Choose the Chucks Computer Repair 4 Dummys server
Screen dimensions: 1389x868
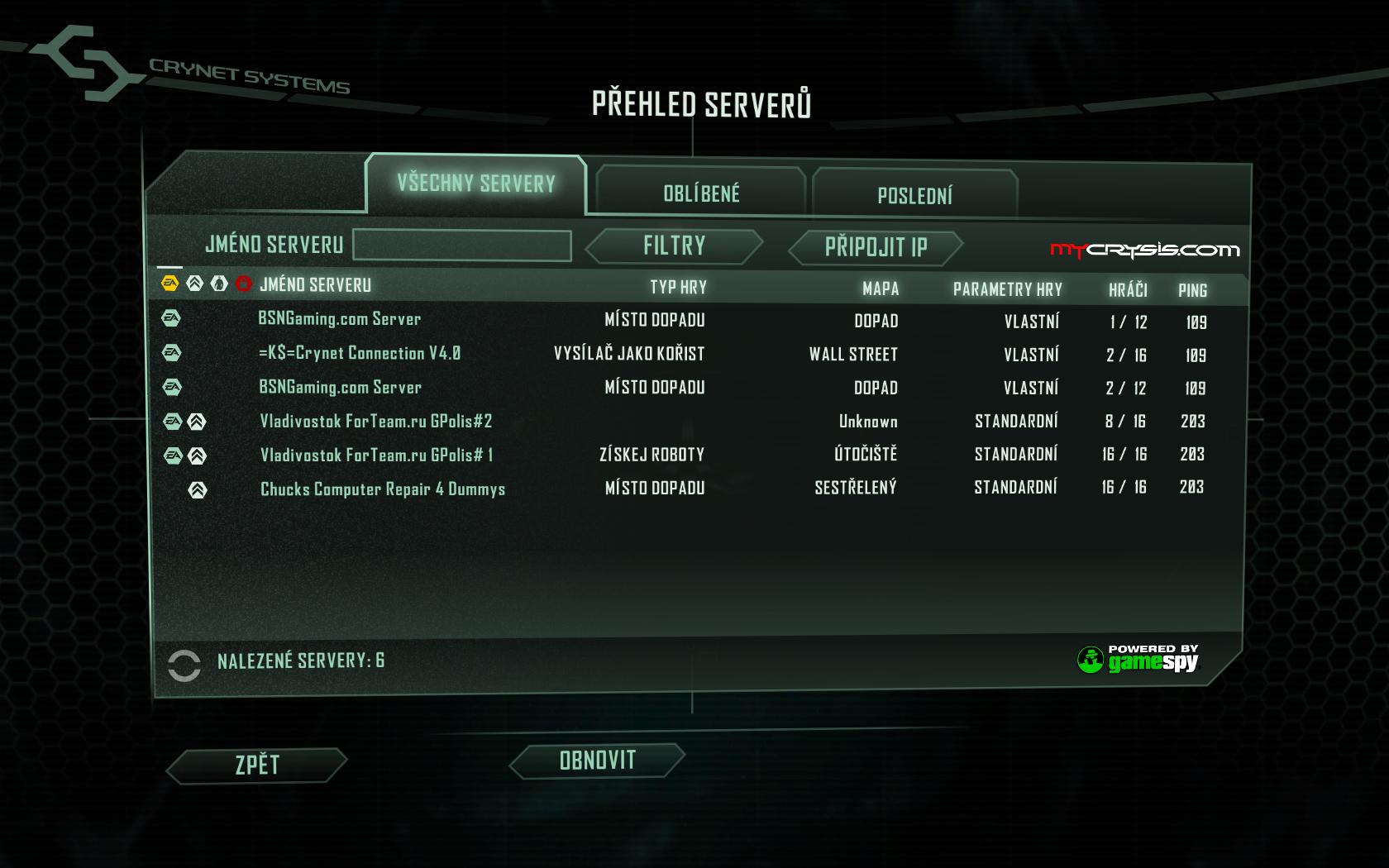tap(383, 489)
